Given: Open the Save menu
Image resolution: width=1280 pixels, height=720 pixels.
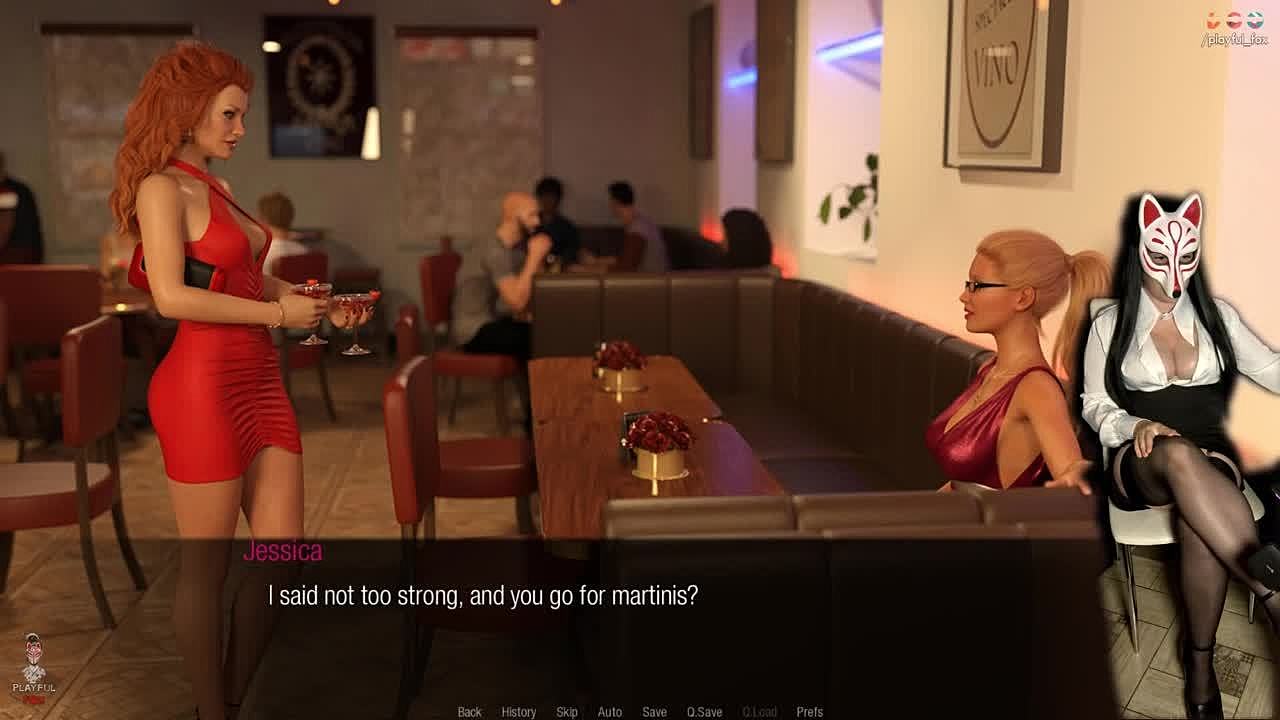Looking at the screenshot, I should click(x=654, y=712).
